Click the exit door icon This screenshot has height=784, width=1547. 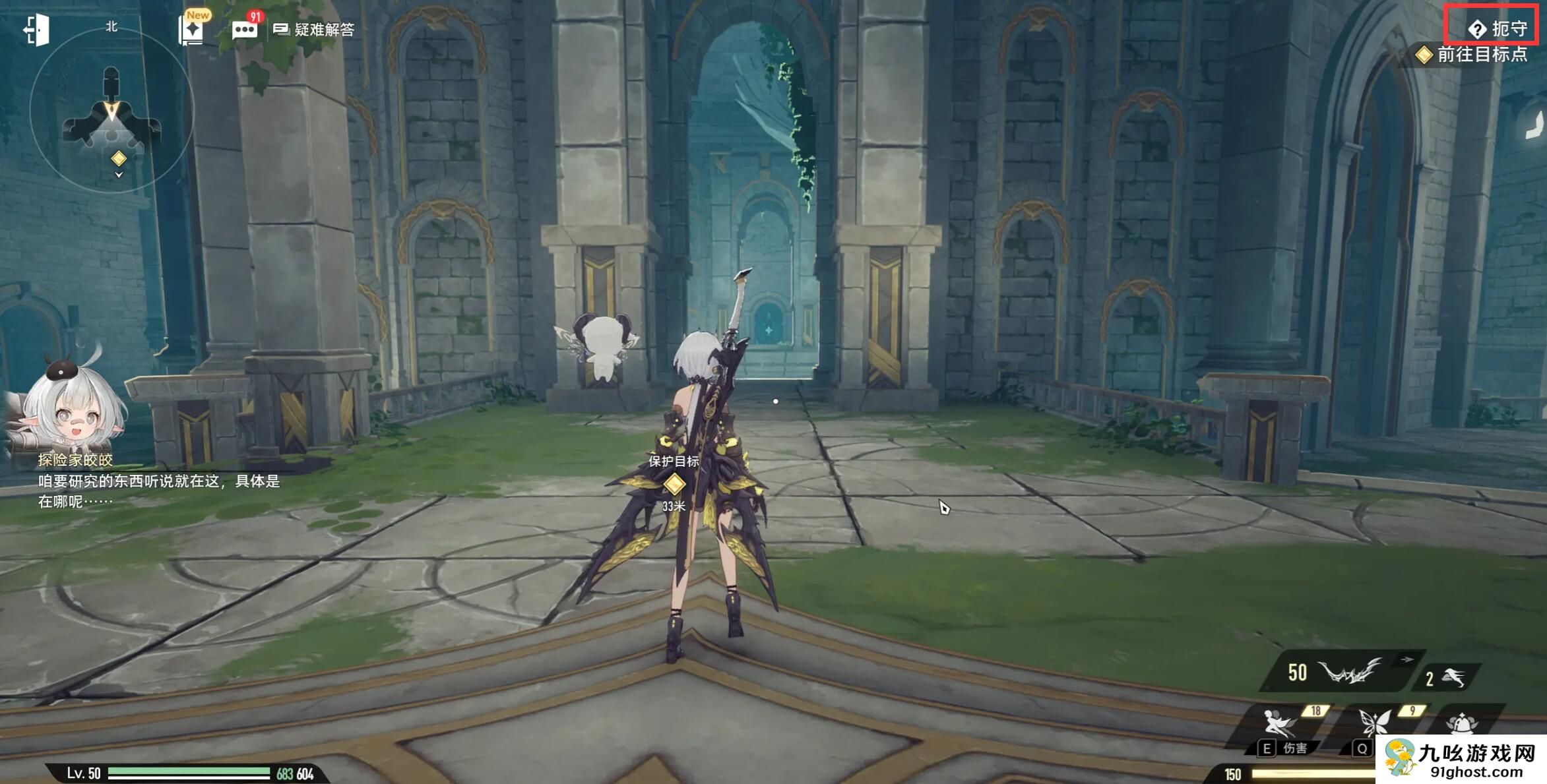coord(36,30)
